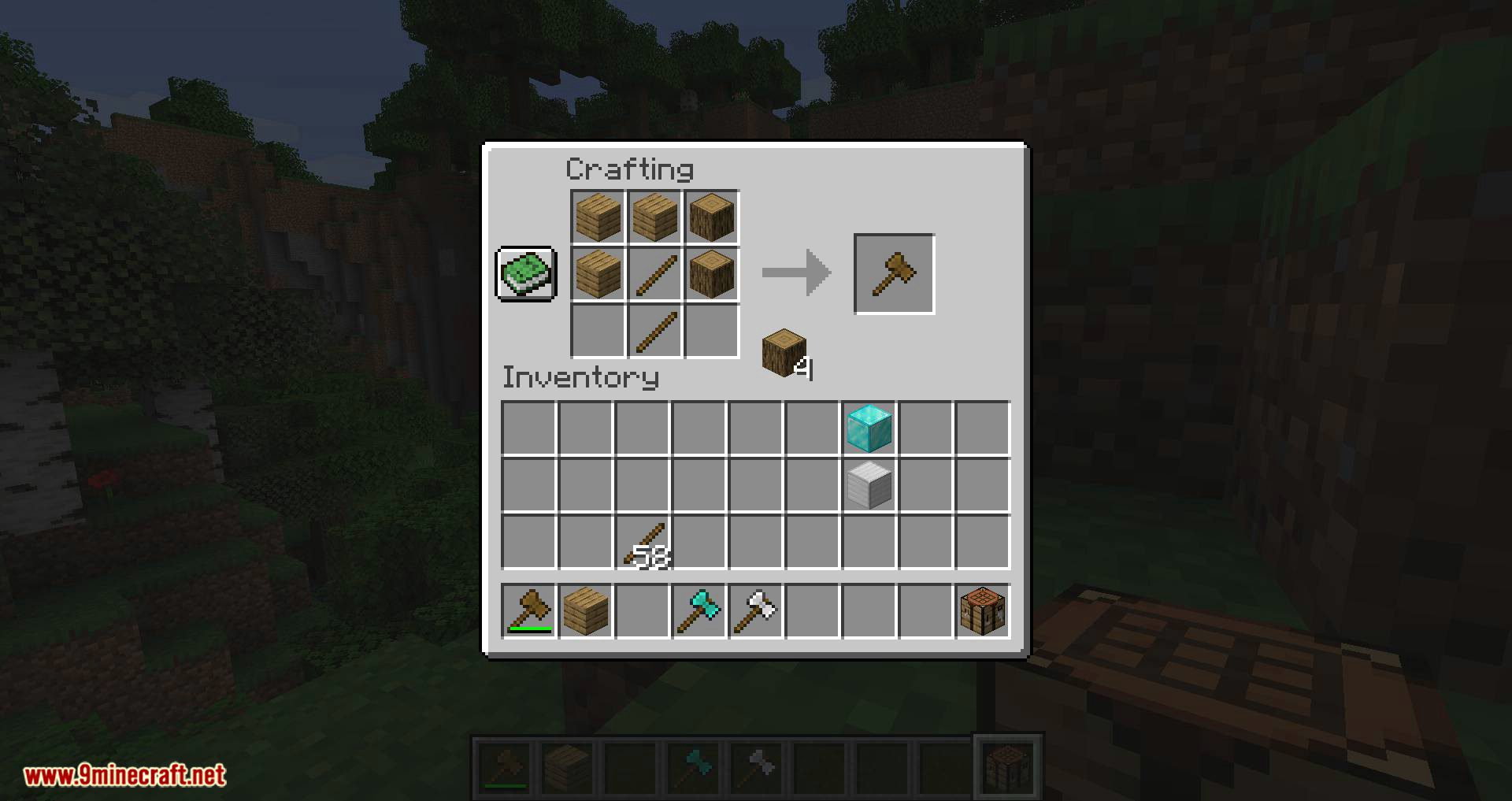Pick up the wooden hammer from crafting output
Image resolution: width=1512 pixels, height=801 pixels.
click(x=894, y=273)
